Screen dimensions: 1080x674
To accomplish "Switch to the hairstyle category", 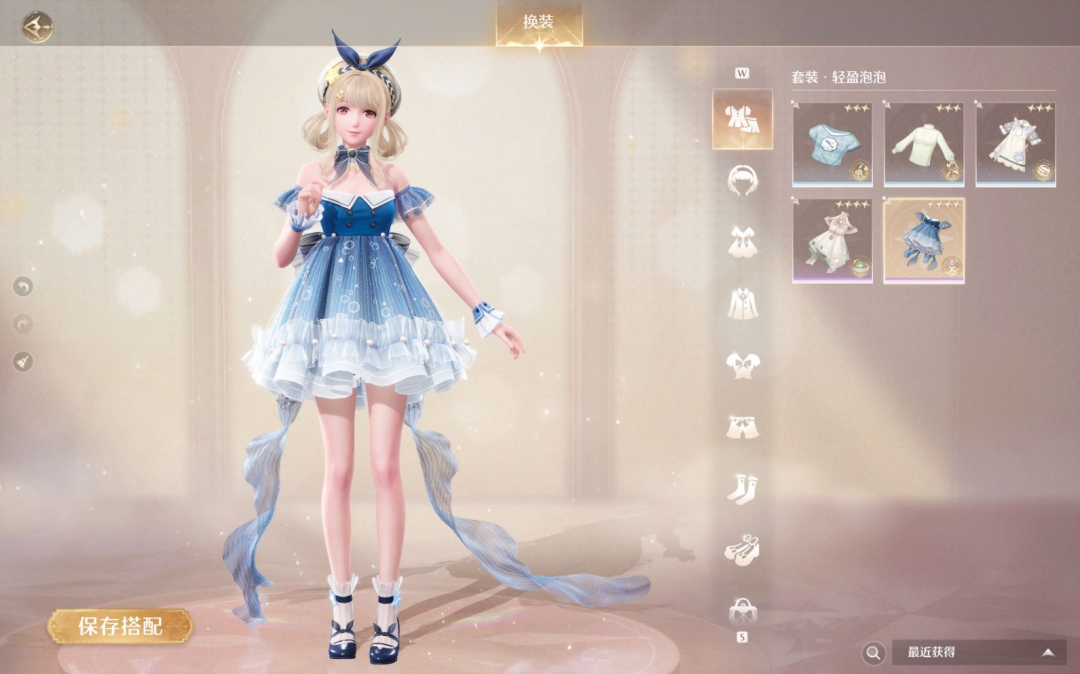I will pos(742,180).
